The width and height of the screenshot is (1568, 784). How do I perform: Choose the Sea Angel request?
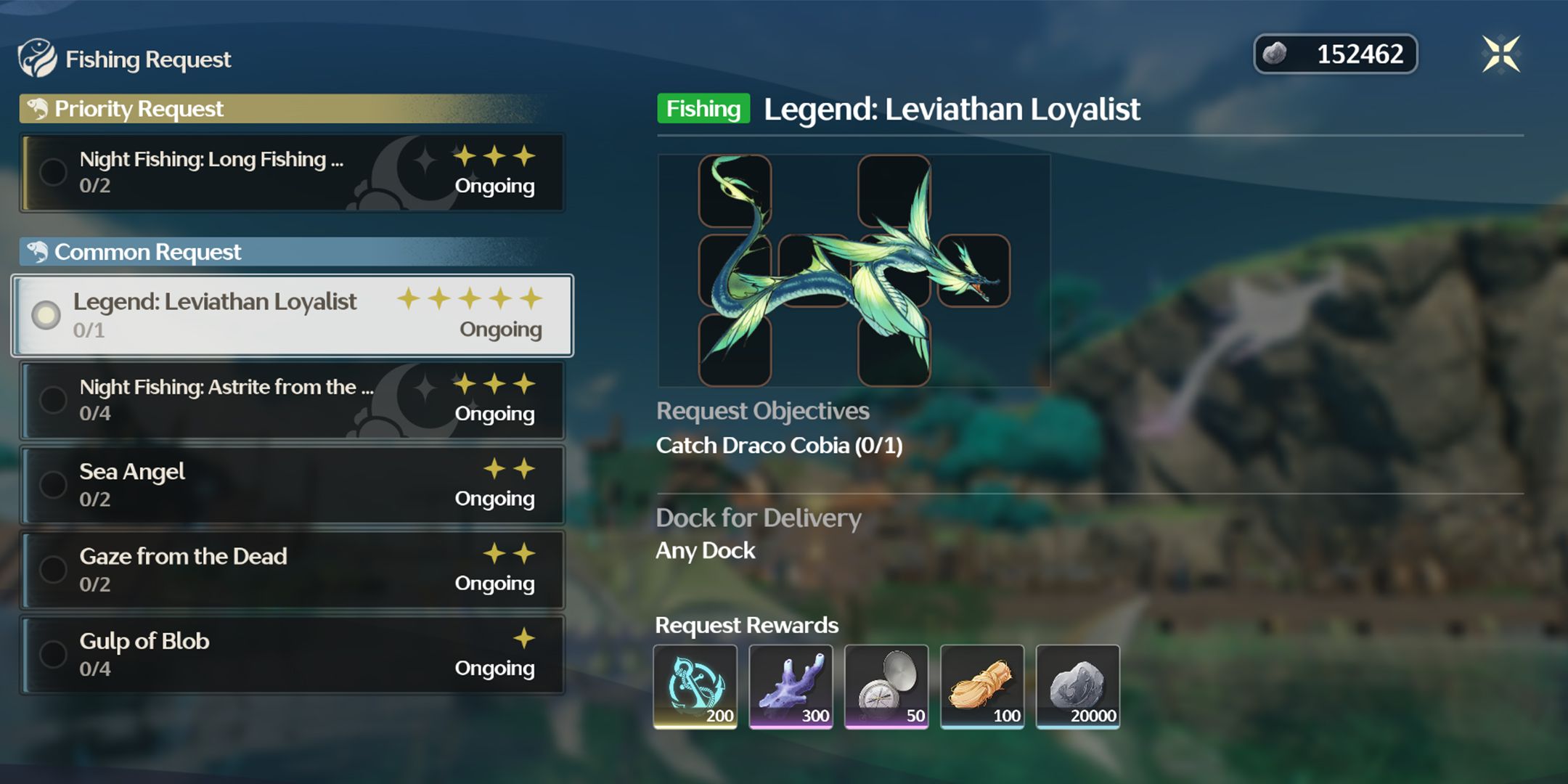click(292, 485)
